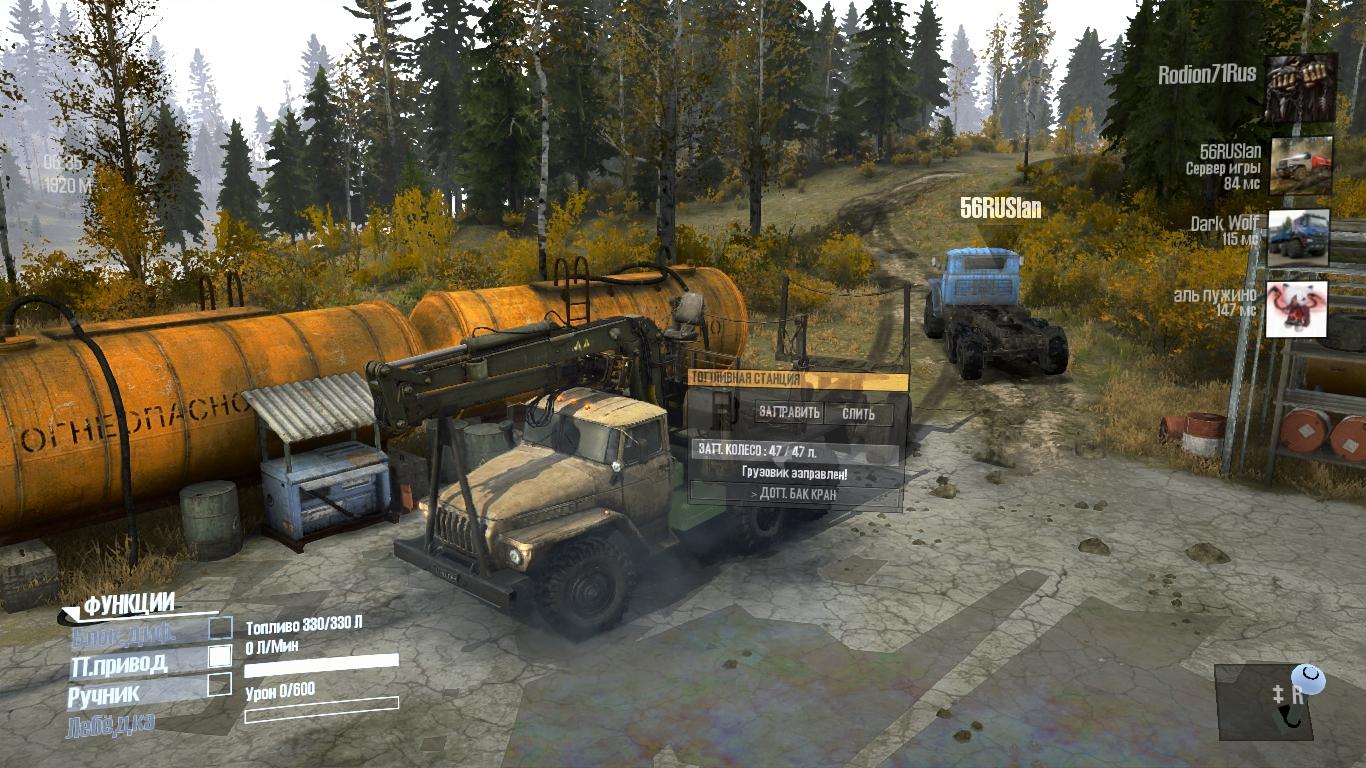
Task: Choose the СЛИТЬ drain fuel button
Action: tap(858, 413)
